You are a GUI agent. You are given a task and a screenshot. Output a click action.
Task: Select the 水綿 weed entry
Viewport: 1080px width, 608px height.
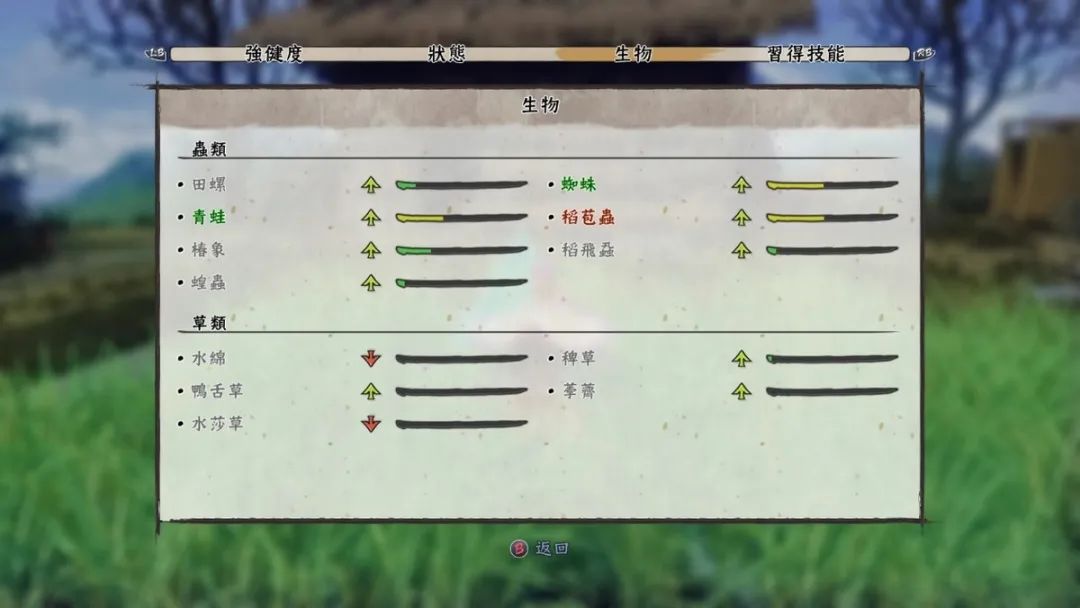coord(208,358)
